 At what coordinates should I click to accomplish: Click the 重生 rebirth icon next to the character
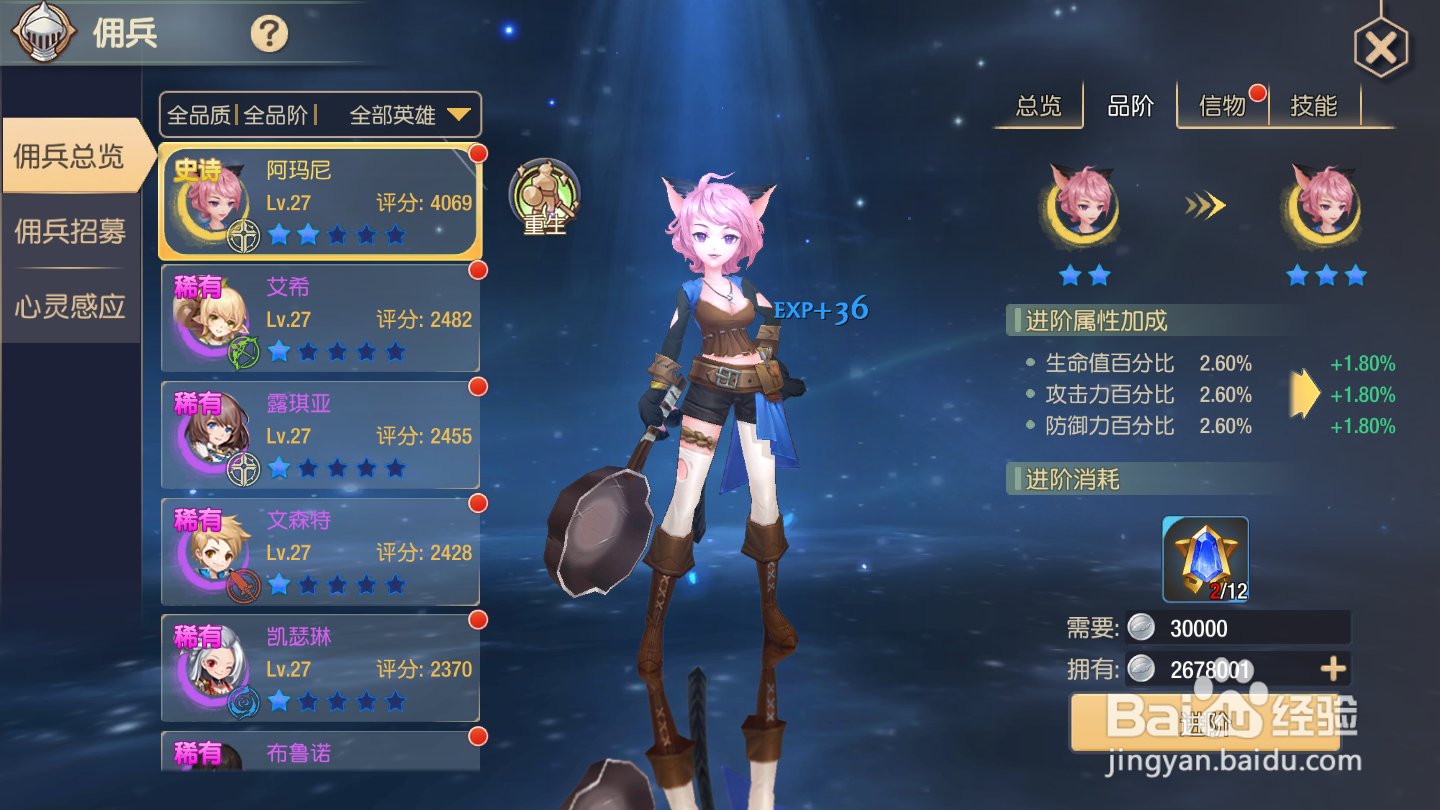click(542, 198)
